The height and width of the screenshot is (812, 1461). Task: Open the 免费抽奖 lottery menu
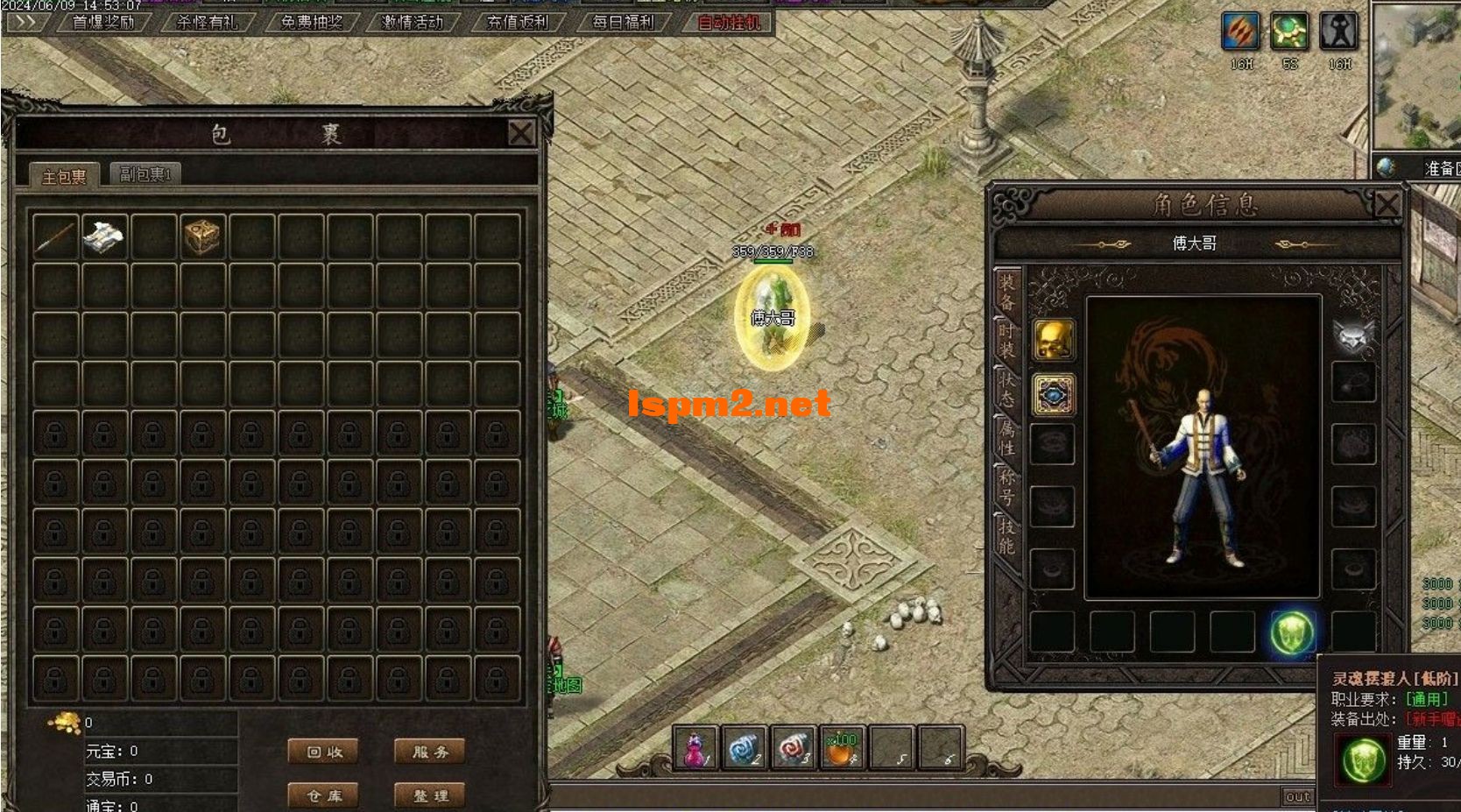point(311,22)
